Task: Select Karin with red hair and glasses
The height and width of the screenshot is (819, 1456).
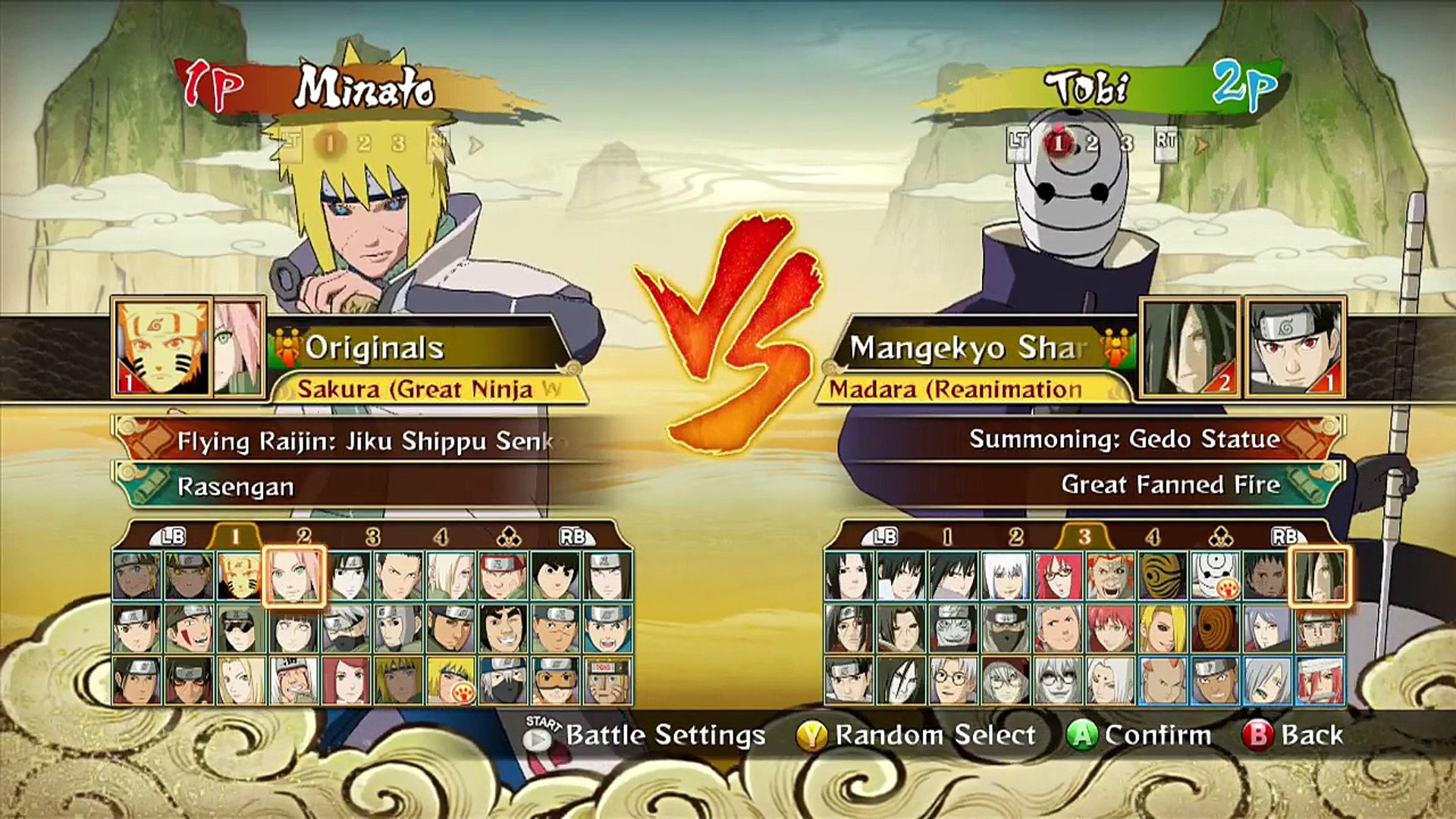Action: 1058,576
